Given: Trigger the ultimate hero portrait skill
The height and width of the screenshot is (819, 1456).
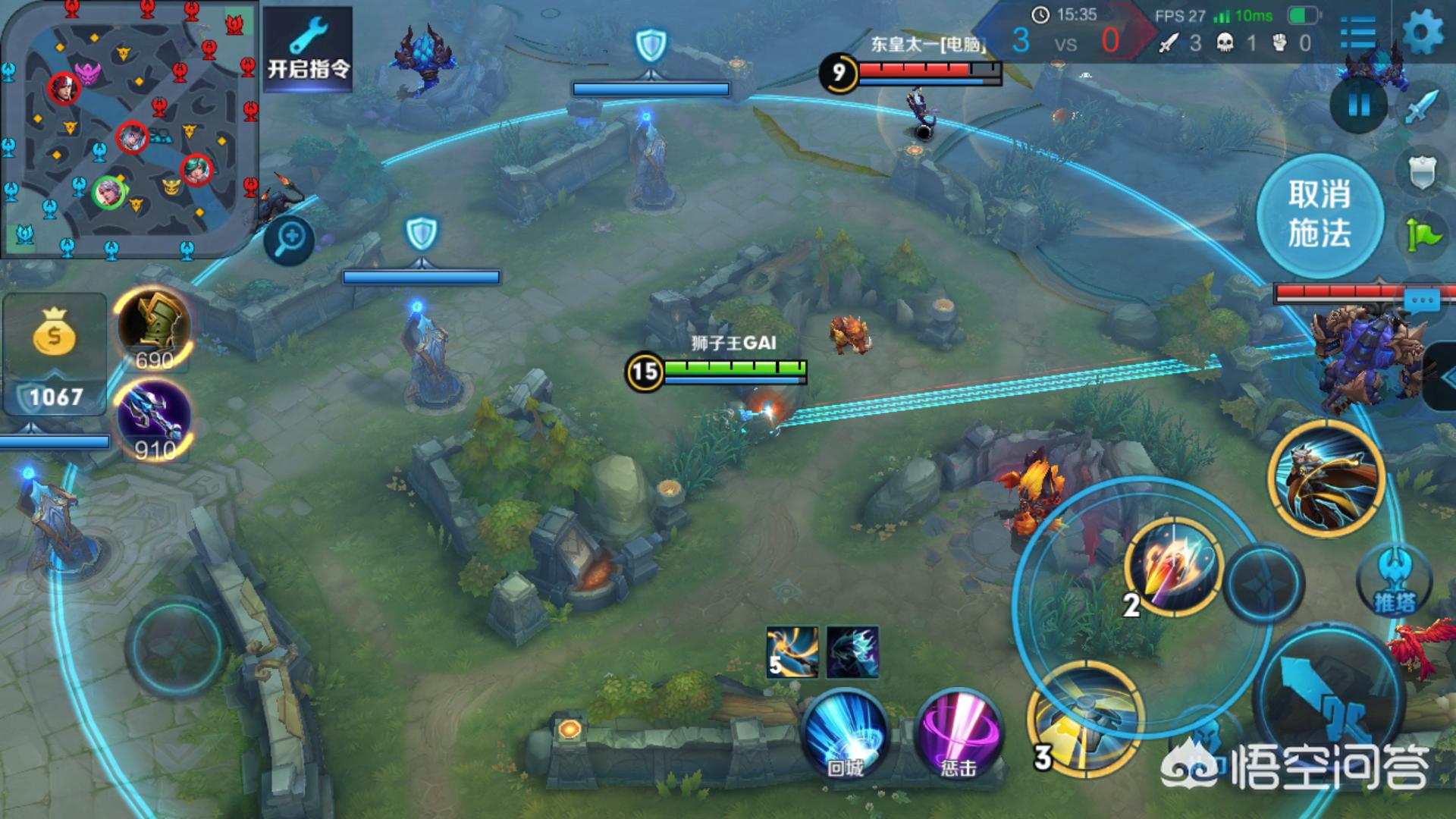Looking at the screenshot, I should (1327, 476).
